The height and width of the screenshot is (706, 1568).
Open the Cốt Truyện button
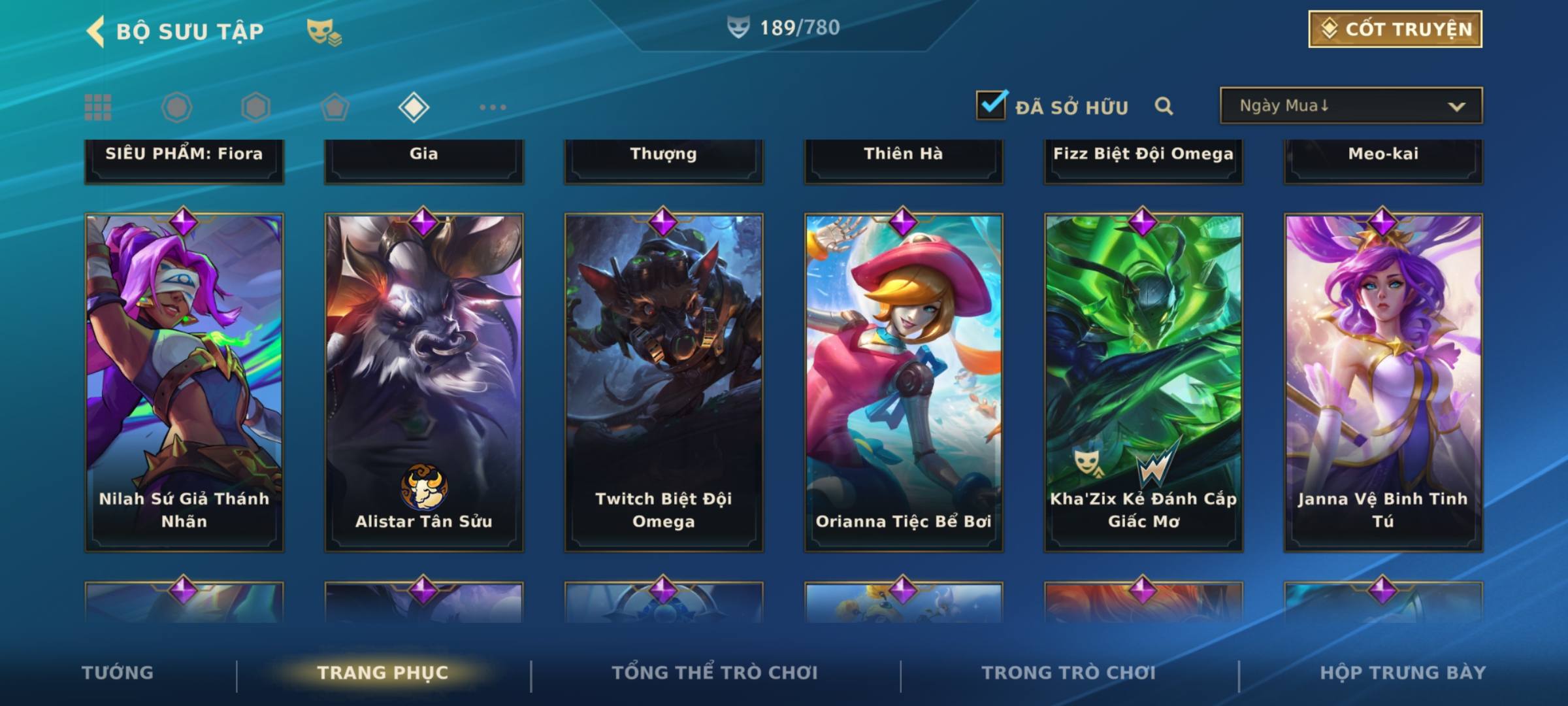coord(1395,29)
